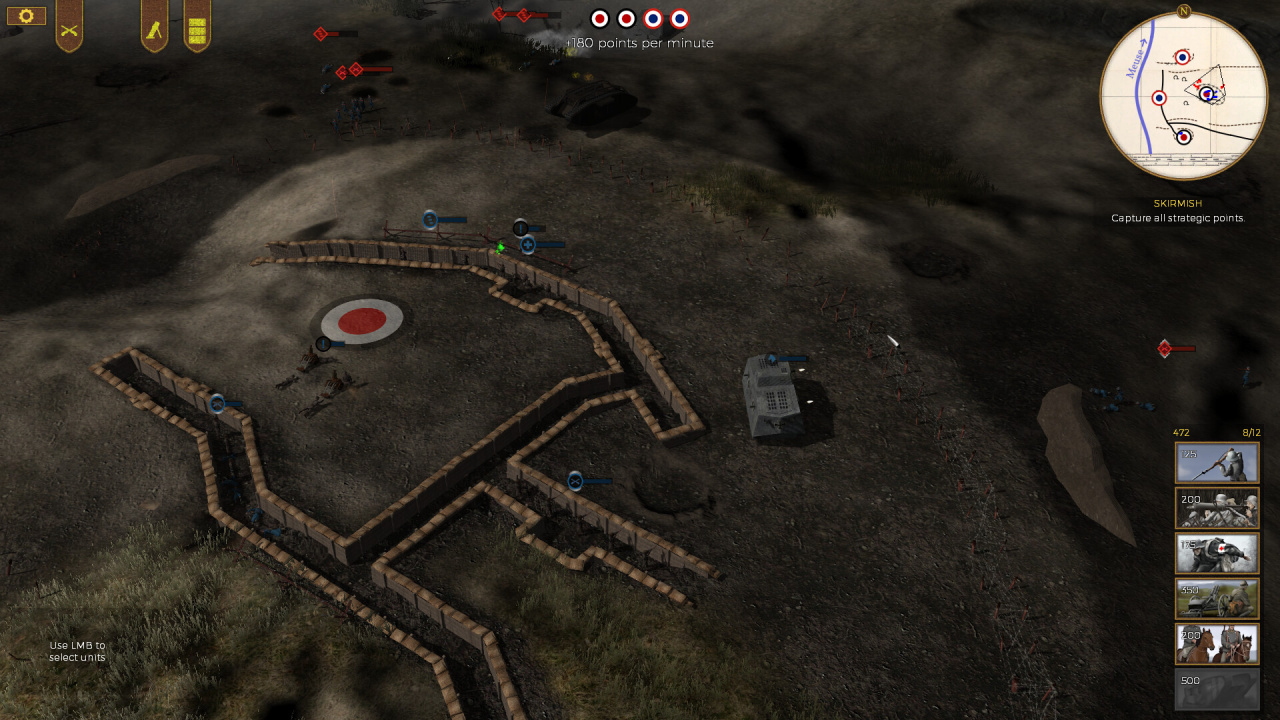Select the crossed rifles banner
Image resolution: width=1280 pixels, height=720 pixels.
coord(69,24)
